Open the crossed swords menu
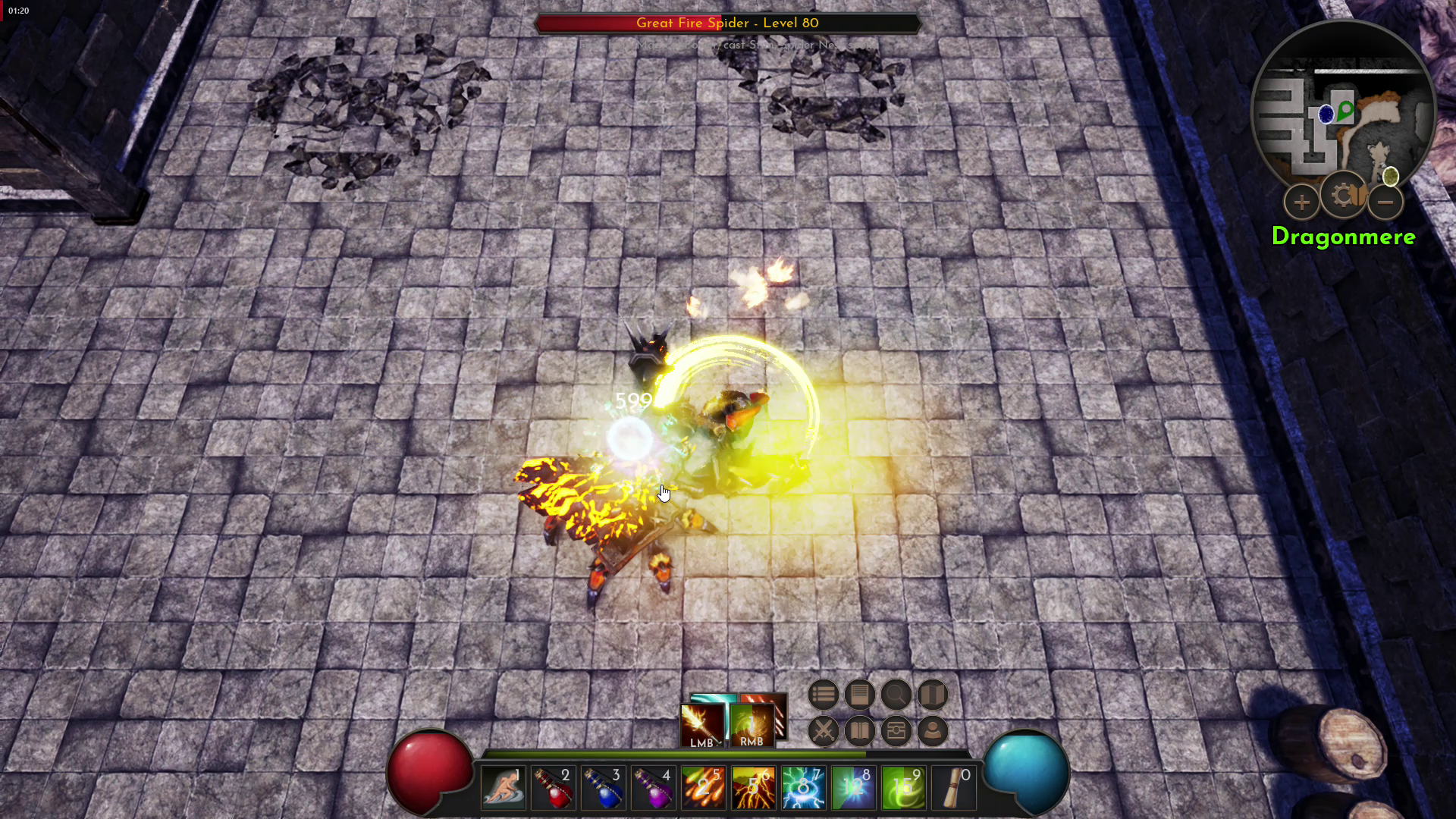1456x819 pixels. (x=823, y=731)
